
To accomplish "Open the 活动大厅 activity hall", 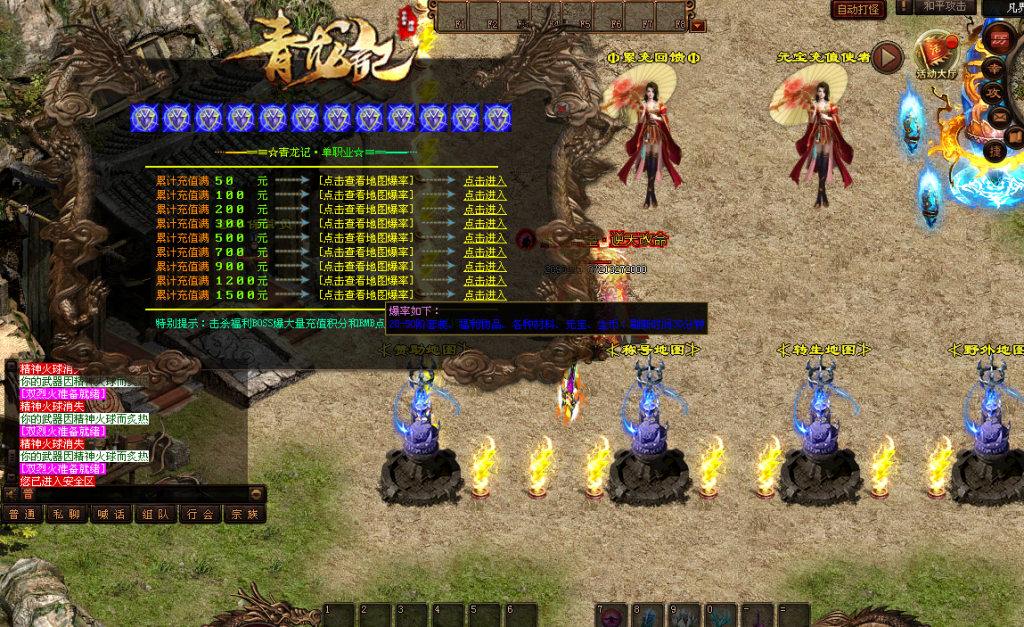I will pos(937,55).
